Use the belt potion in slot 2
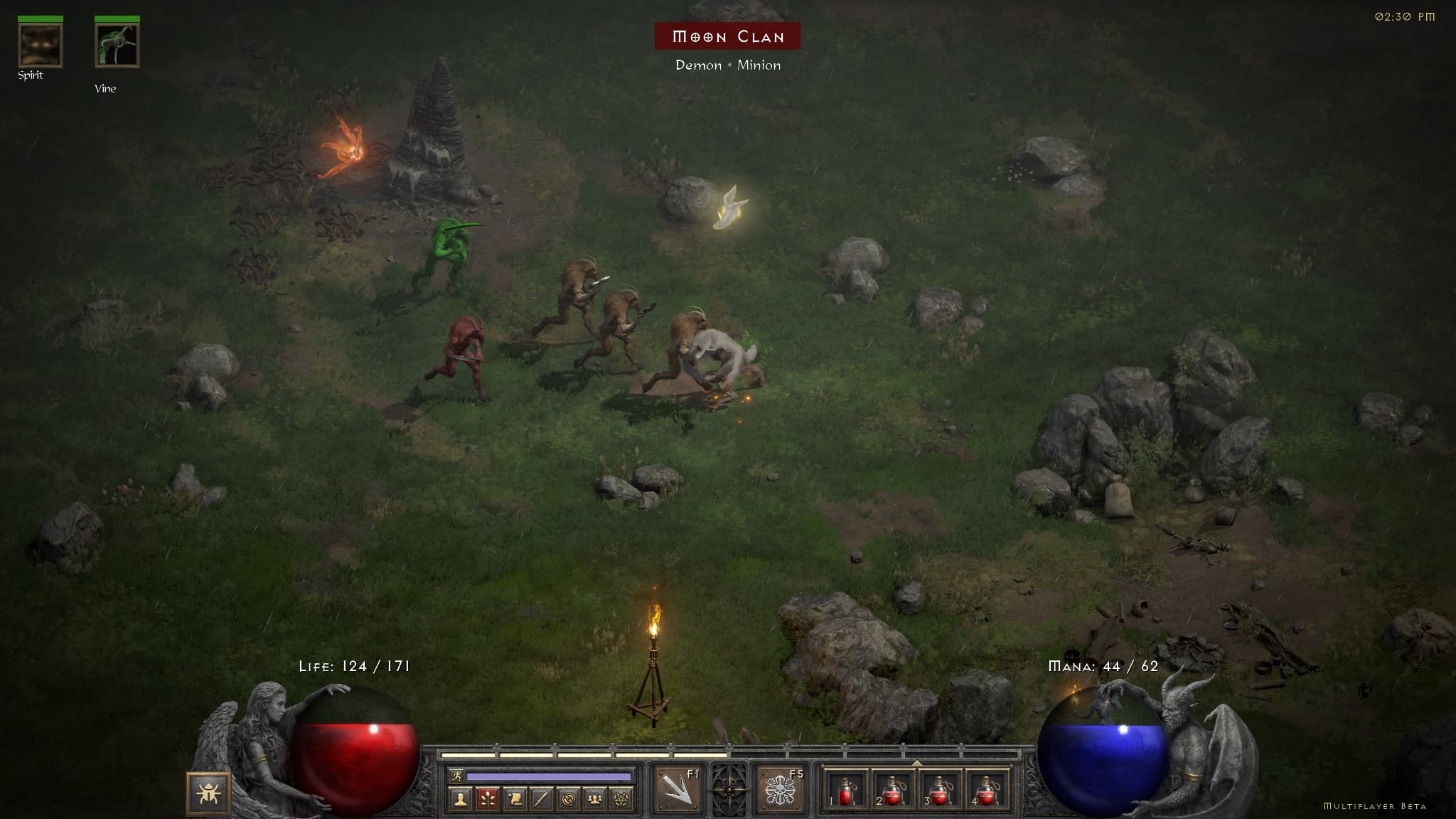Viewport: 1456px width, 819px height. coord(892,791)
